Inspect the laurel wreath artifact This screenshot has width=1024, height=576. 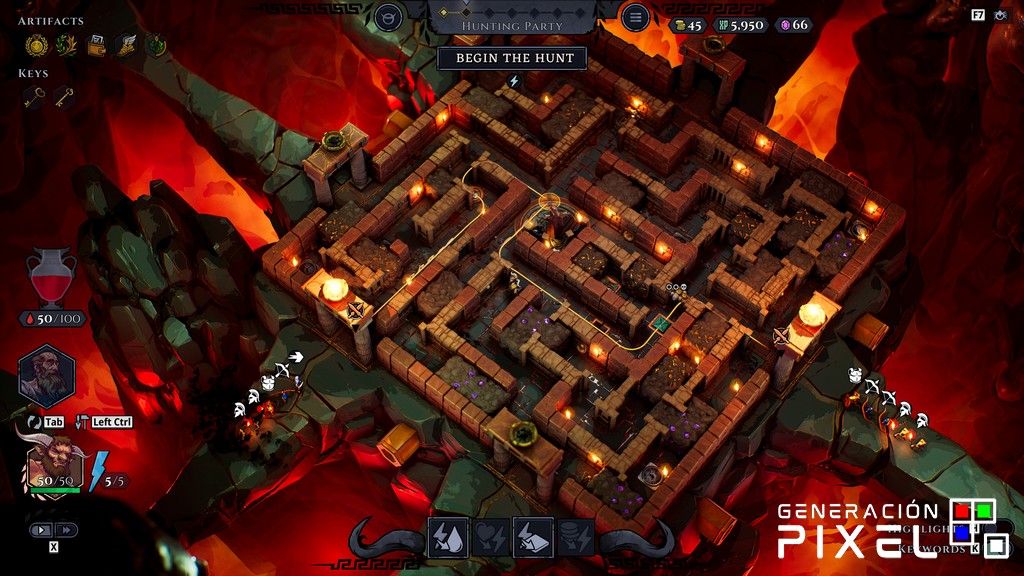point(66,45)
